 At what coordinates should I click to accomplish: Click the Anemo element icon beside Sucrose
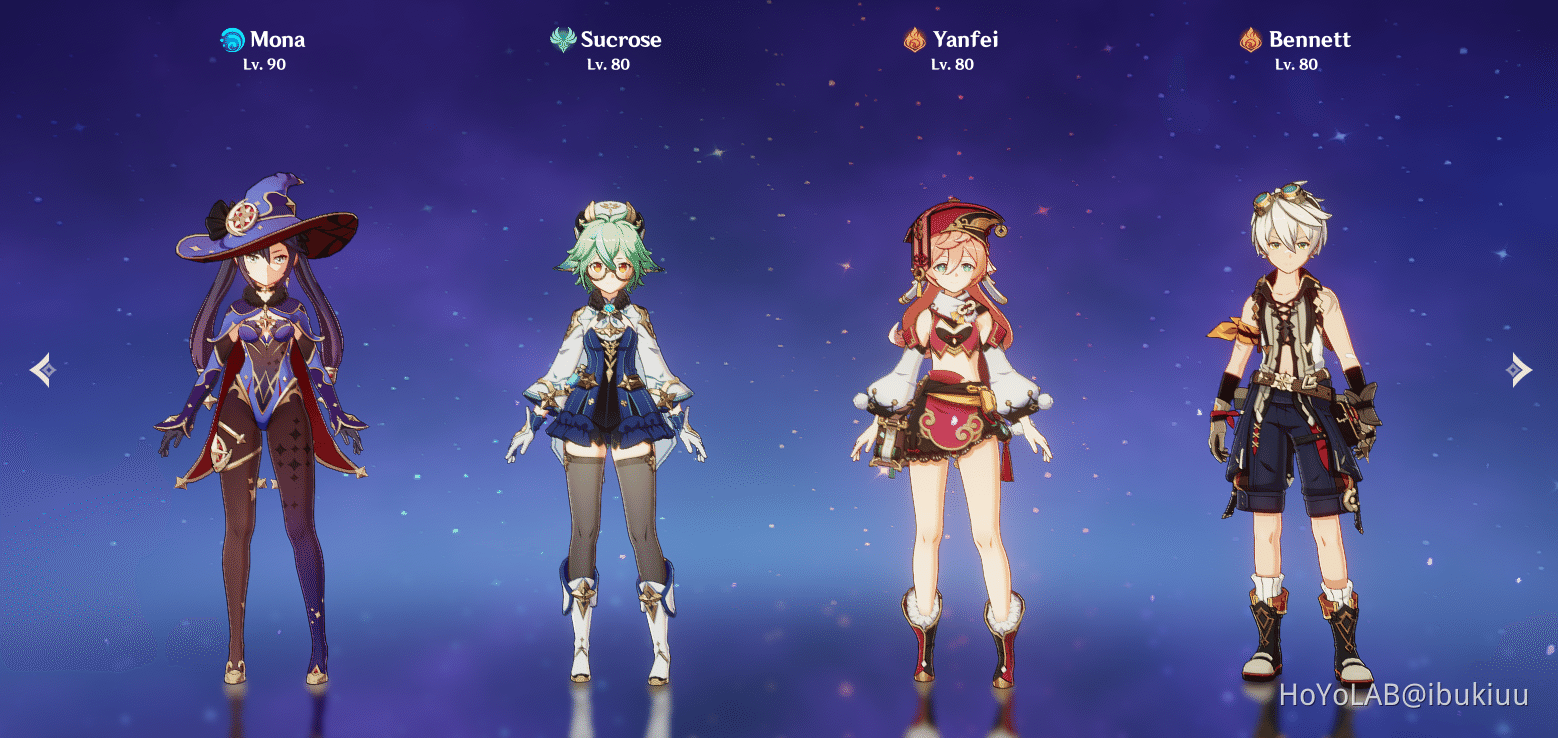pos(564,40)
